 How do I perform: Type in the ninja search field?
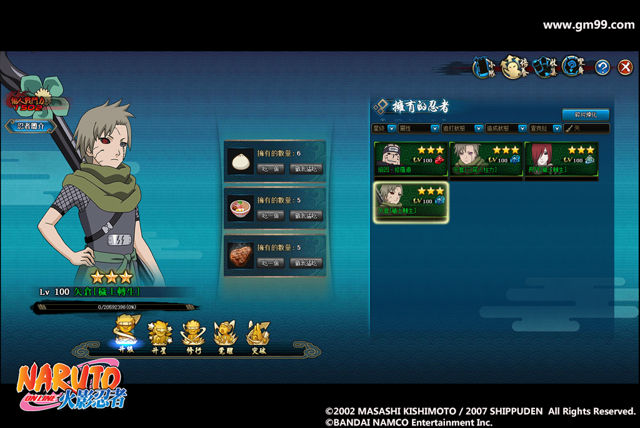(x=588, y=129)
